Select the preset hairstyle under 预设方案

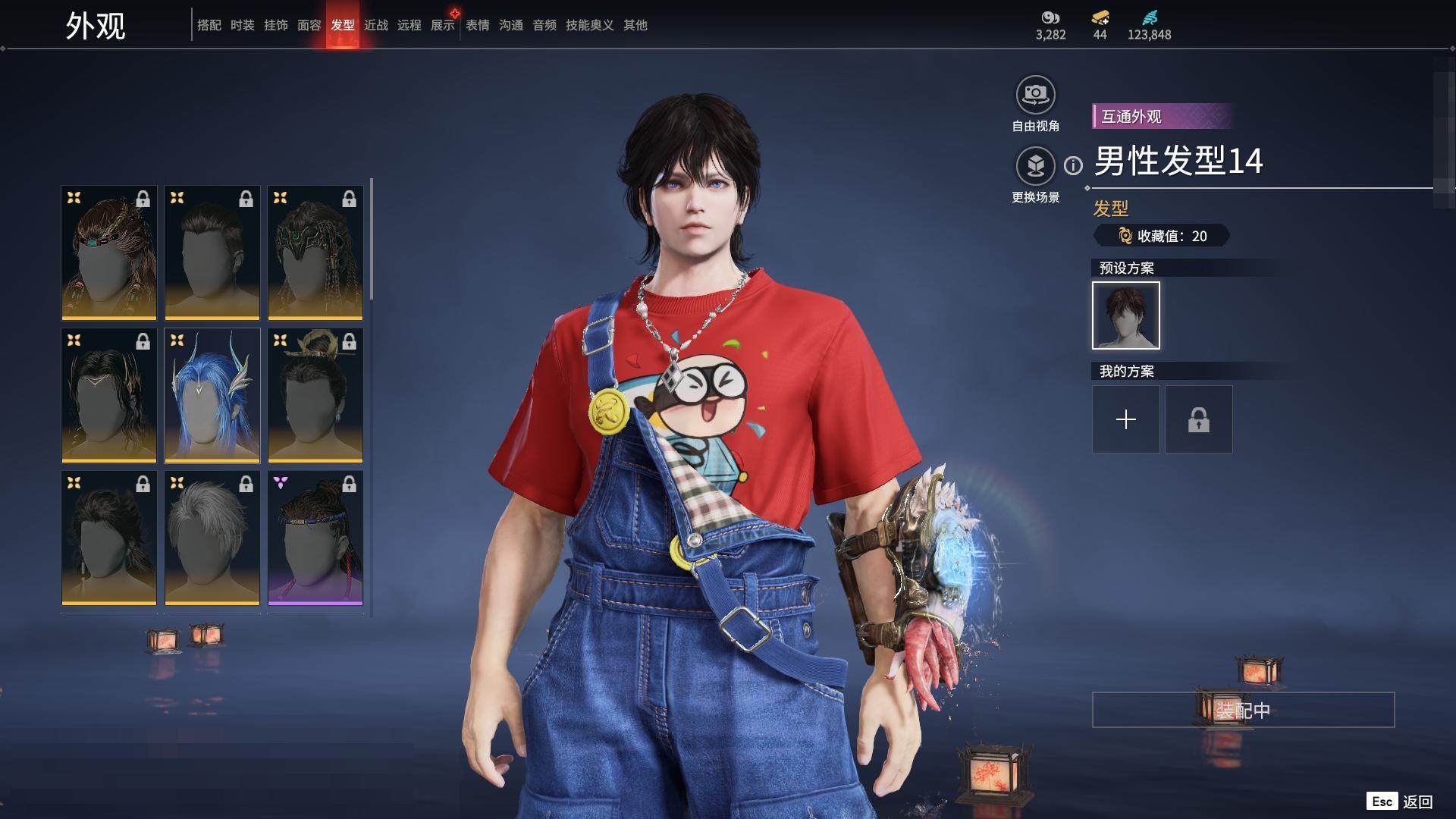coord(1125,315)
